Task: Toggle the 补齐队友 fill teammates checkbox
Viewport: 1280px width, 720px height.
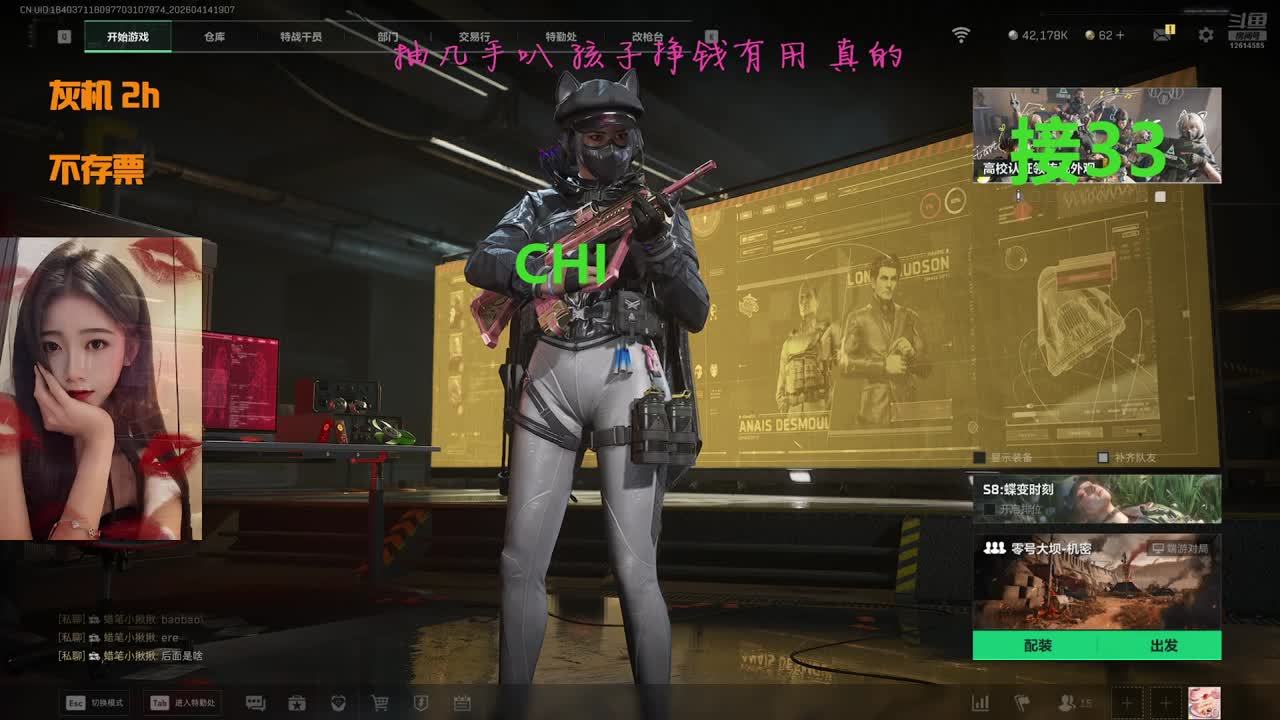Action: coord(1103,457)
